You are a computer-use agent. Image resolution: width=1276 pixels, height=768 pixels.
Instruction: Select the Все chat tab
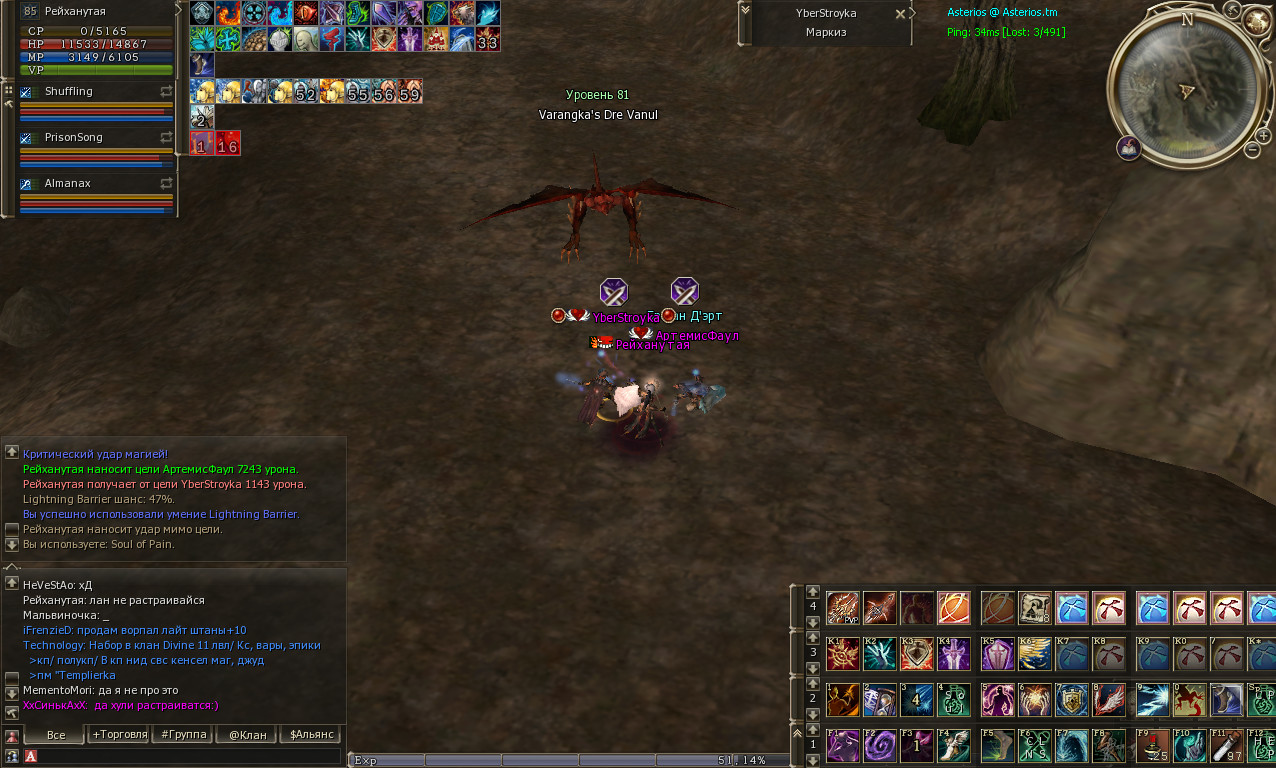56,735
